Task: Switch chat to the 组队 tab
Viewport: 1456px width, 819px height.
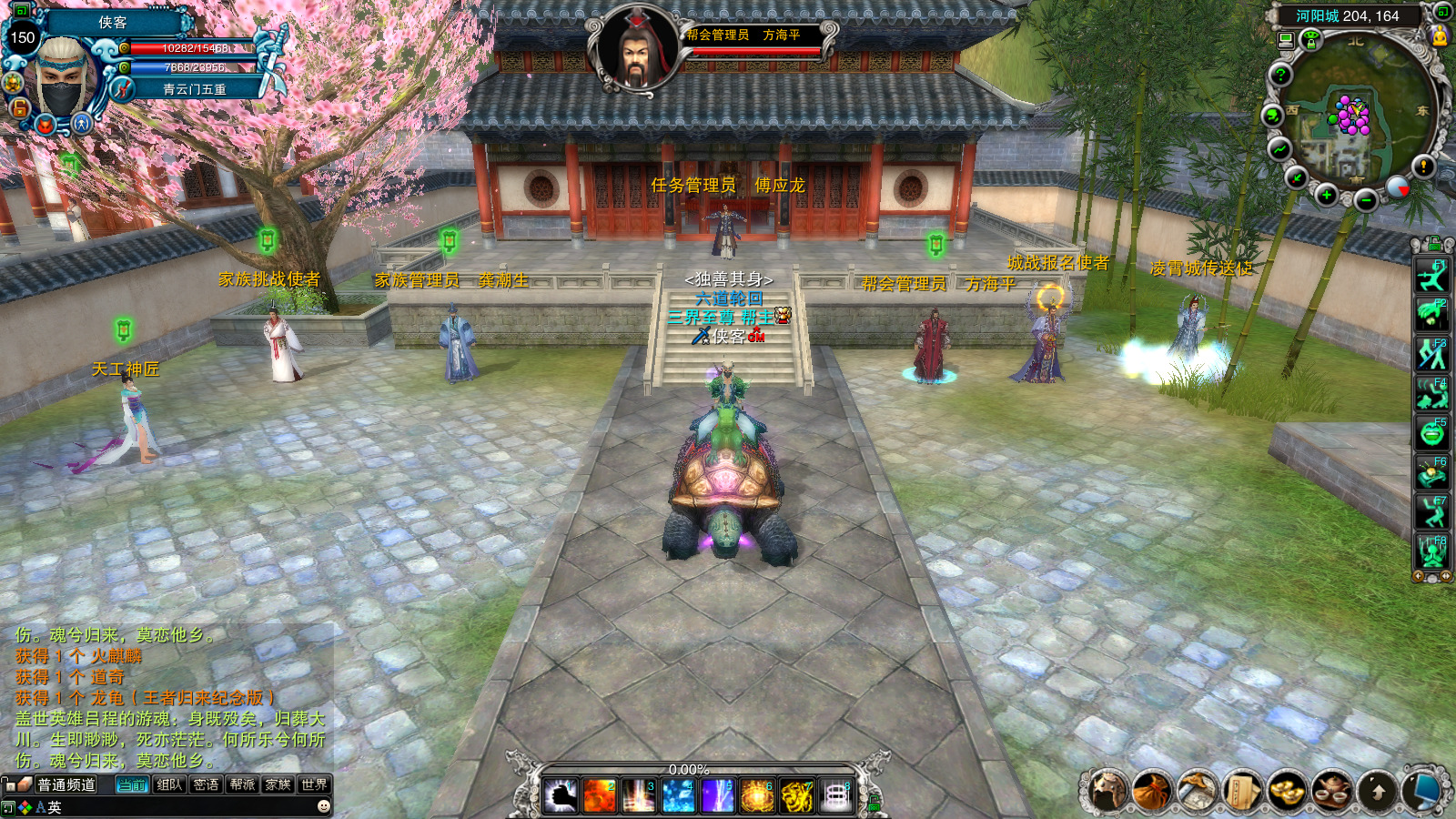Action: [x=169, y=784]
